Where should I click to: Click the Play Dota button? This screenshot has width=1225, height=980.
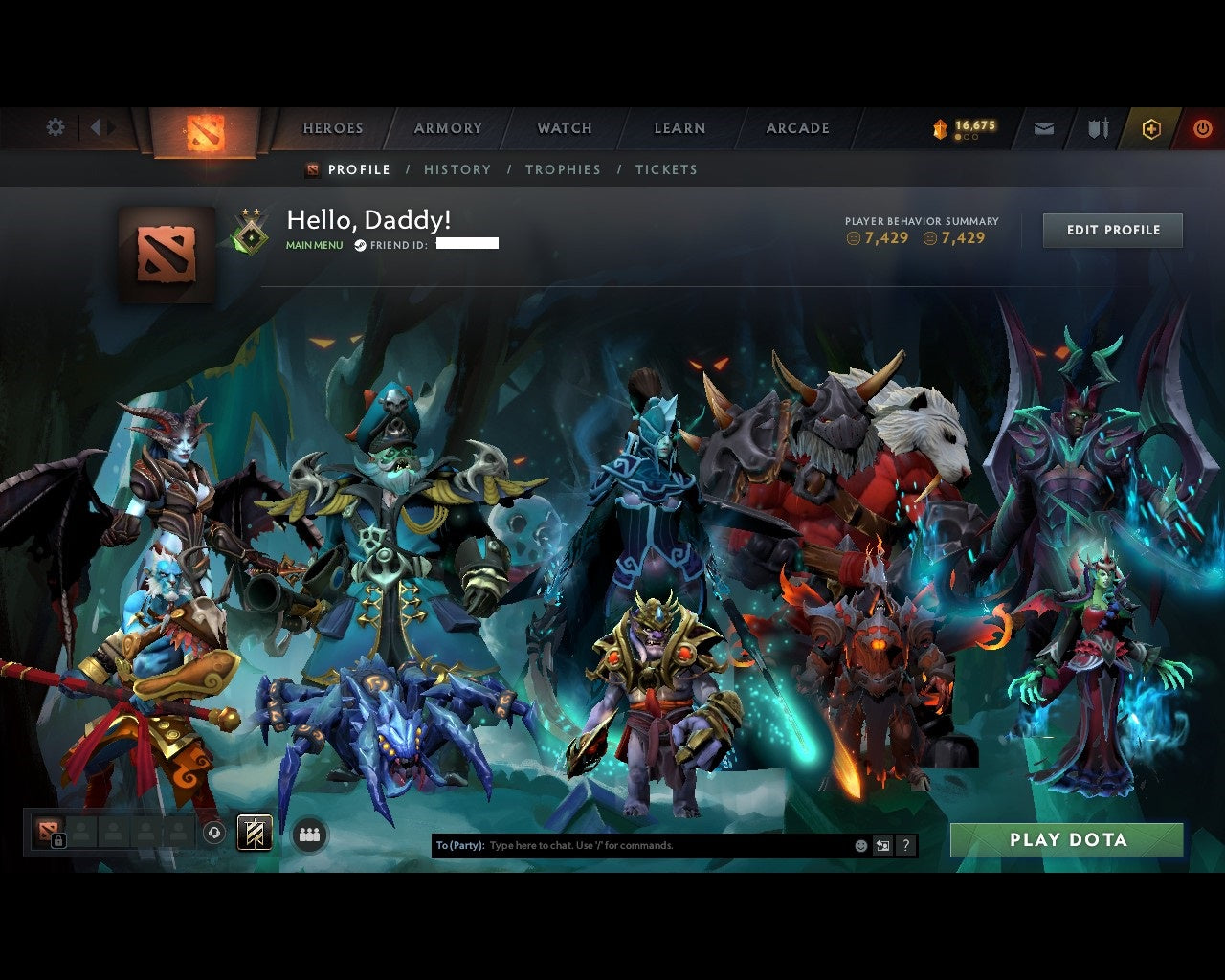tap(1066, 839)
